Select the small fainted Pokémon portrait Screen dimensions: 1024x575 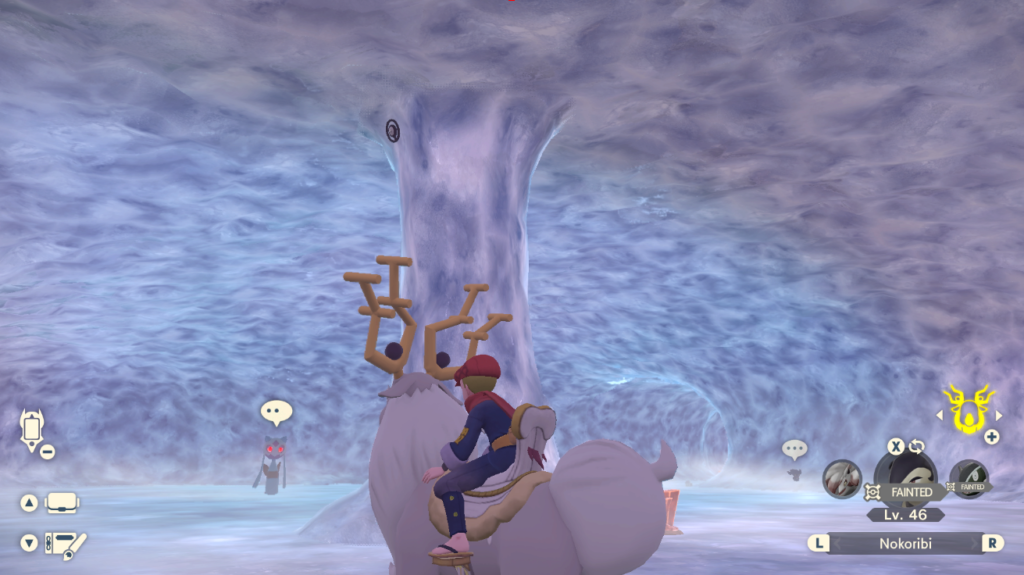coord(968,478)
